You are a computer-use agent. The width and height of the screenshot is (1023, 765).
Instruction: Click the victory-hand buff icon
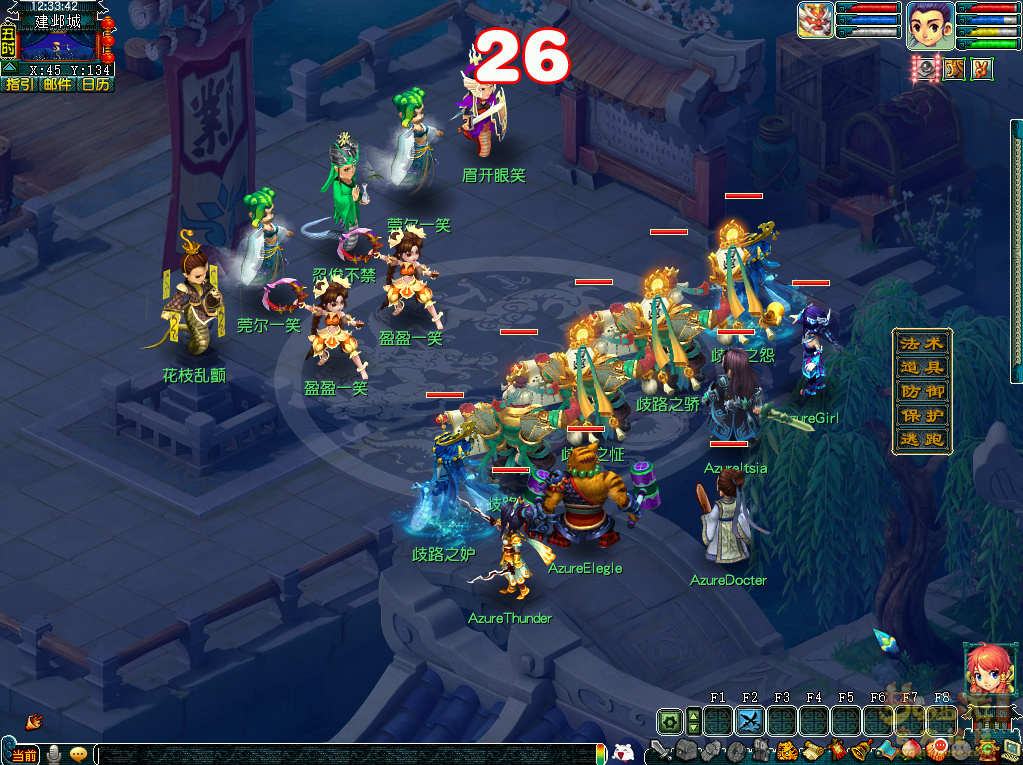coord(981,70)
